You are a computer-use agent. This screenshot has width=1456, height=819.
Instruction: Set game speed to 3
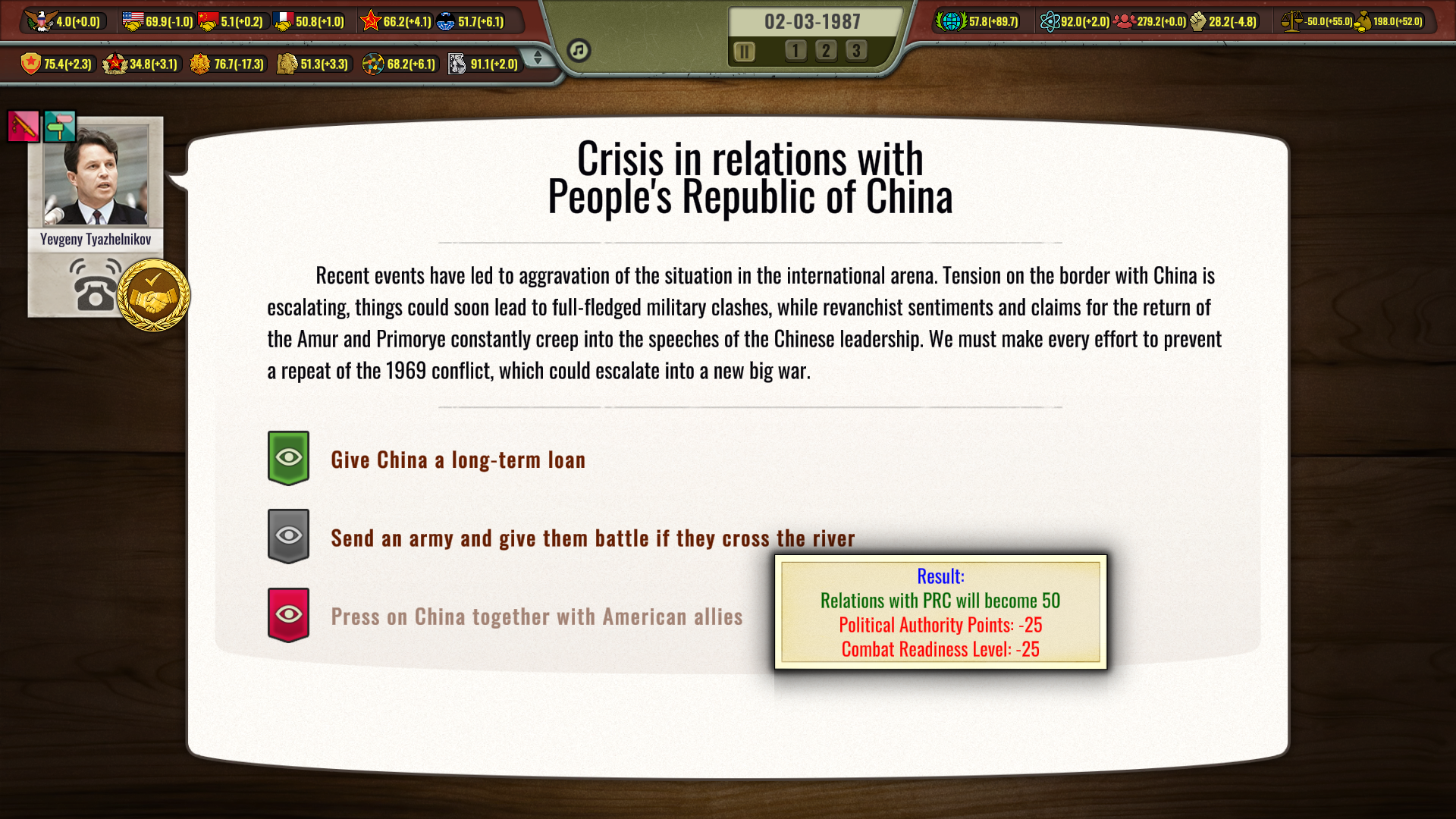856,51
